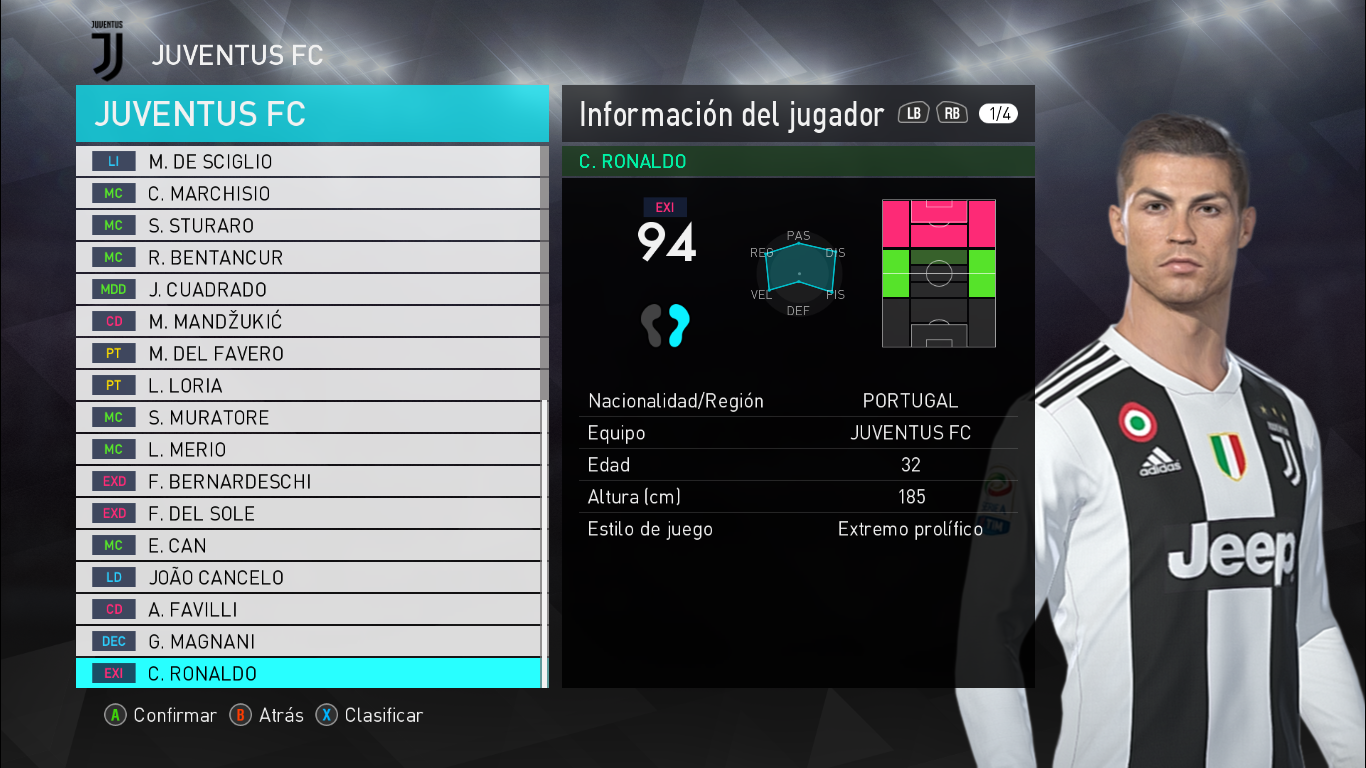Screen dimensions: 1366x768
Task: Click the MDD badge beside J. CUADRADO
Action: (113, 289)
